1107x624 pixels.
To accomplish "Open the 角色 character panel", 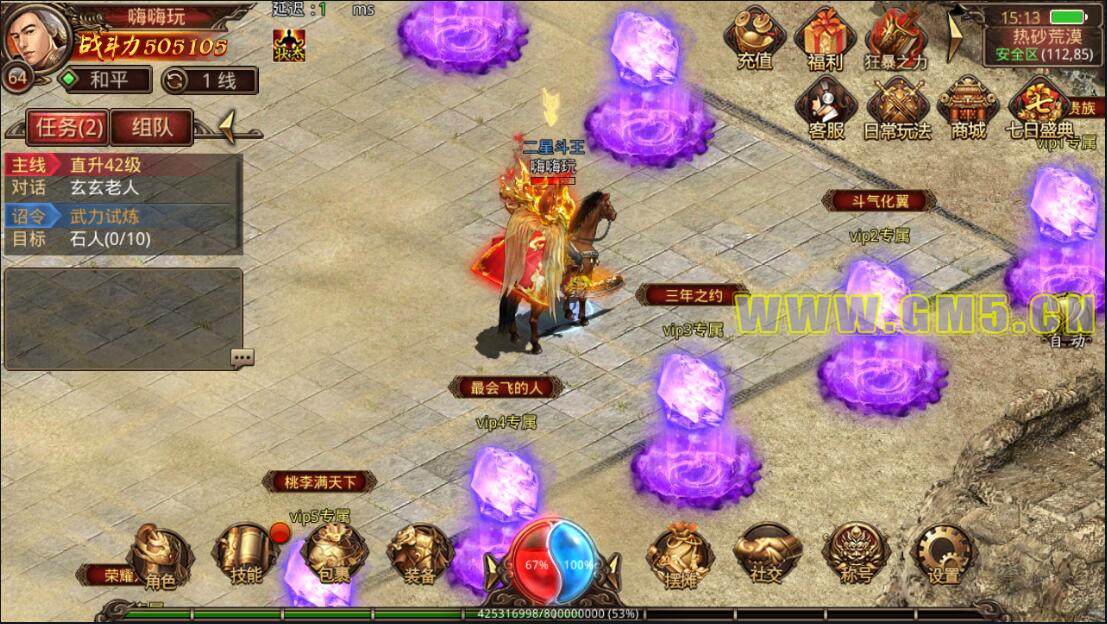I will [160, 555].
